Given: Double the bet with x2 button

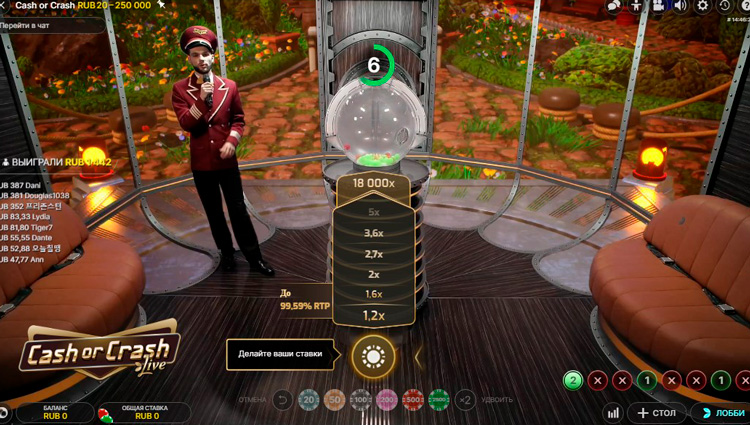Looking at the screenshot, I should pyautogui.click(x=465, y=401).
